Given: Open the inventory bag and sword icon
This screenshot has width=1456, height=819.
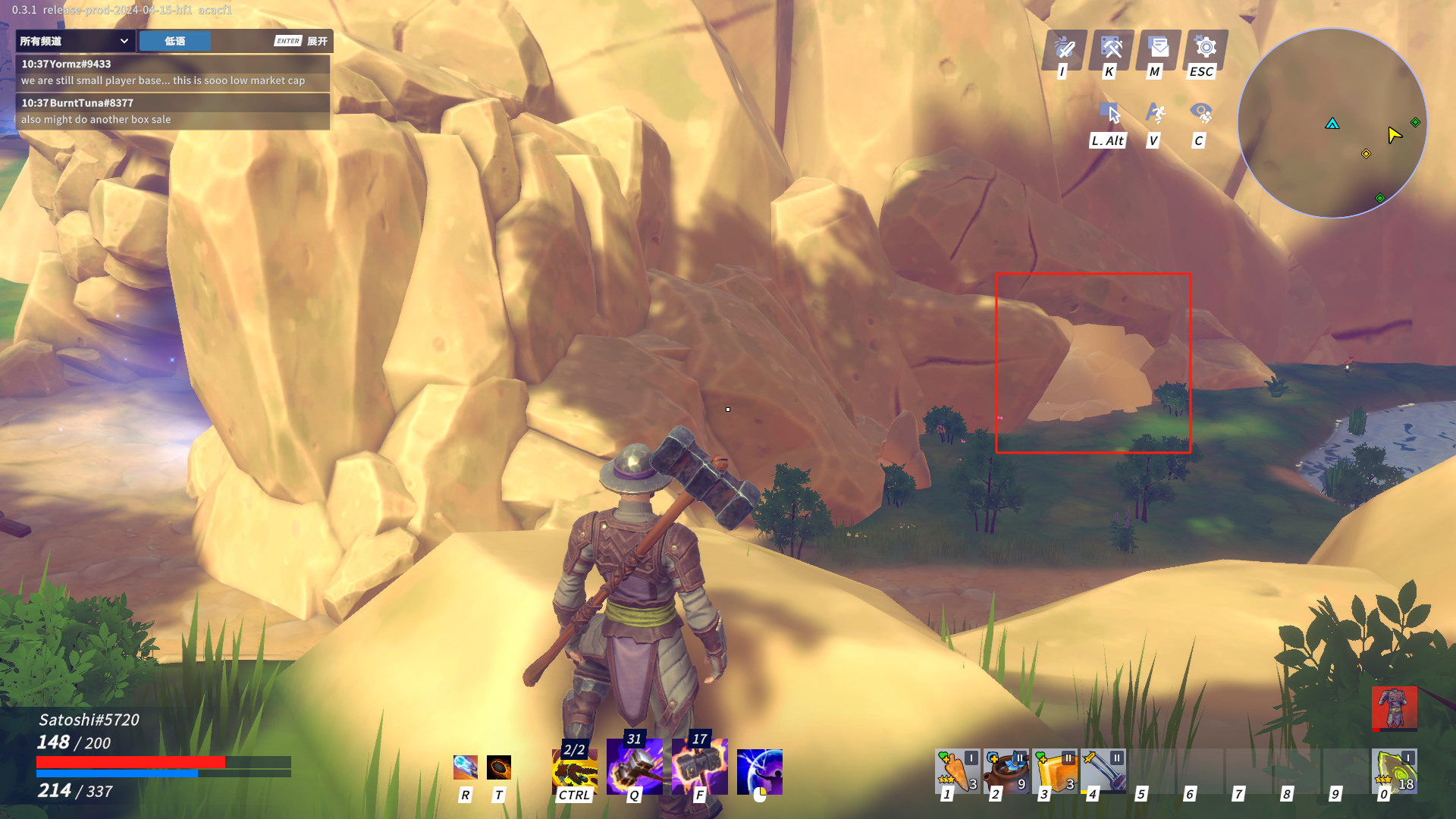Looking at the screenshot, I should click(x=1065, y=48).
